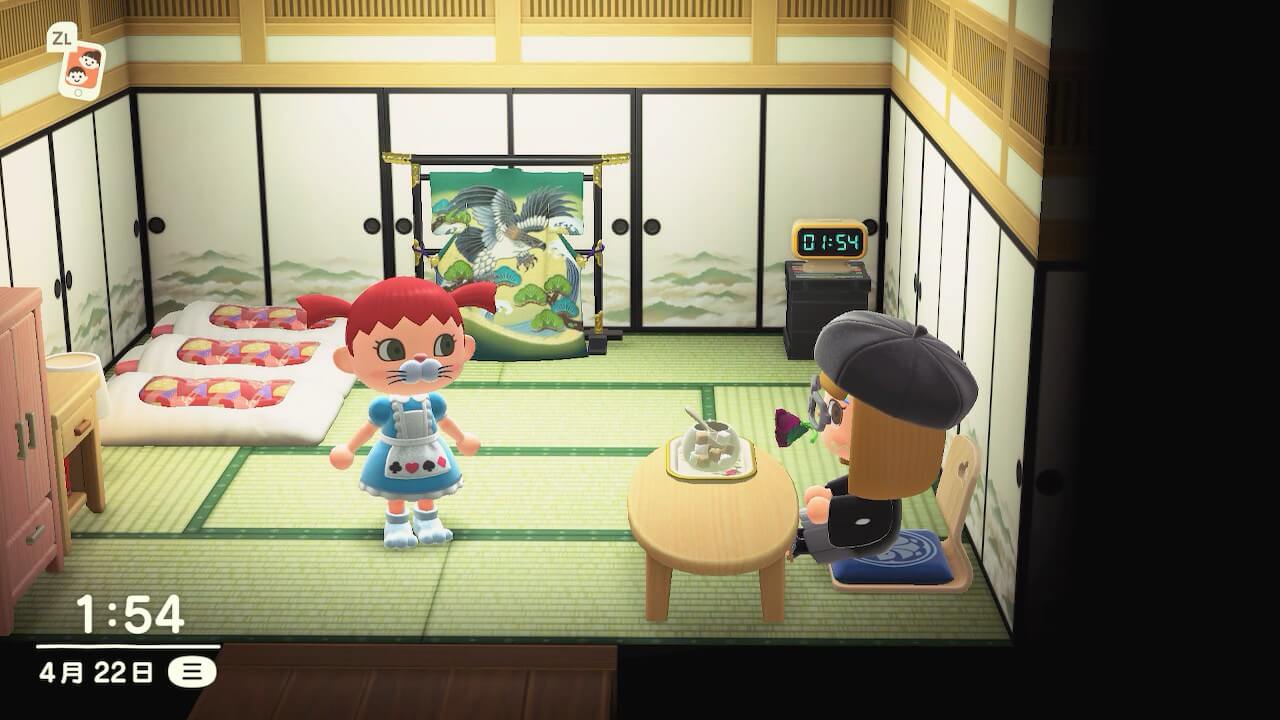
Task: Open the NookPhone icon
Action: pyautogui.click(x=81, y=69)
